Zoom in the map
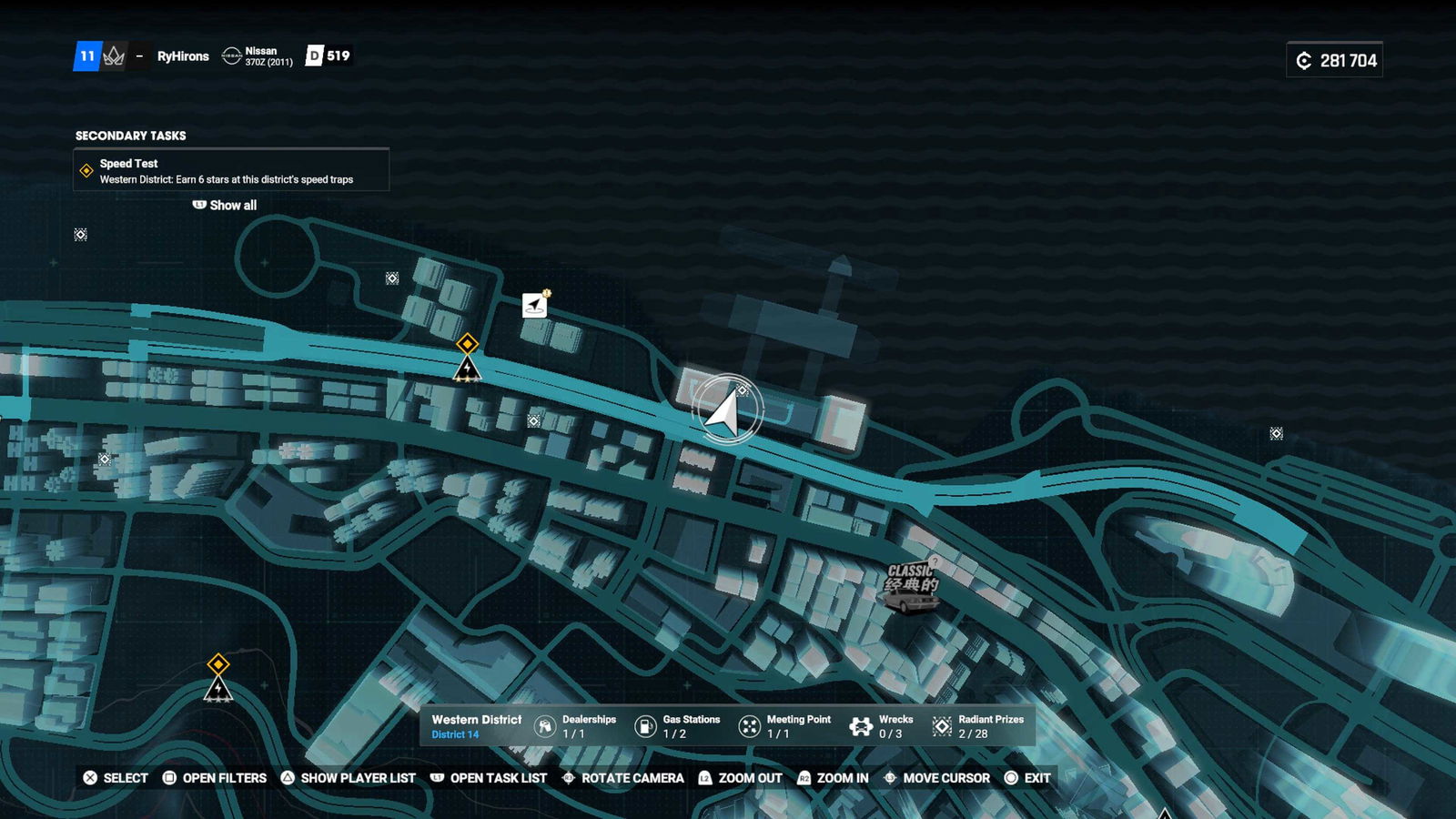Viewport: 1456px width, 819px height. click(x=833, y=778)
